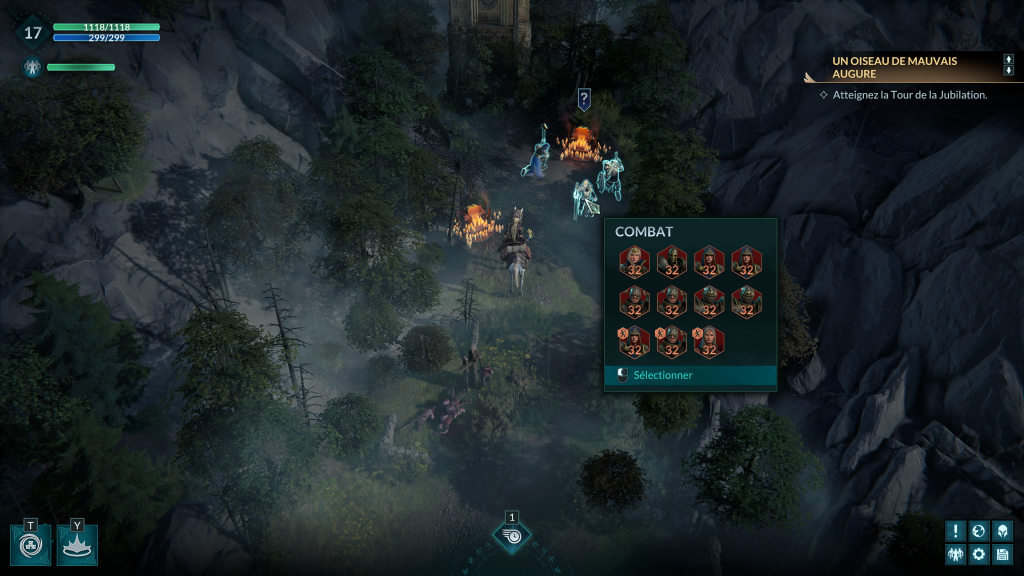Open the world map globe button
The image size is (1024, 576).
coord(979,531)
